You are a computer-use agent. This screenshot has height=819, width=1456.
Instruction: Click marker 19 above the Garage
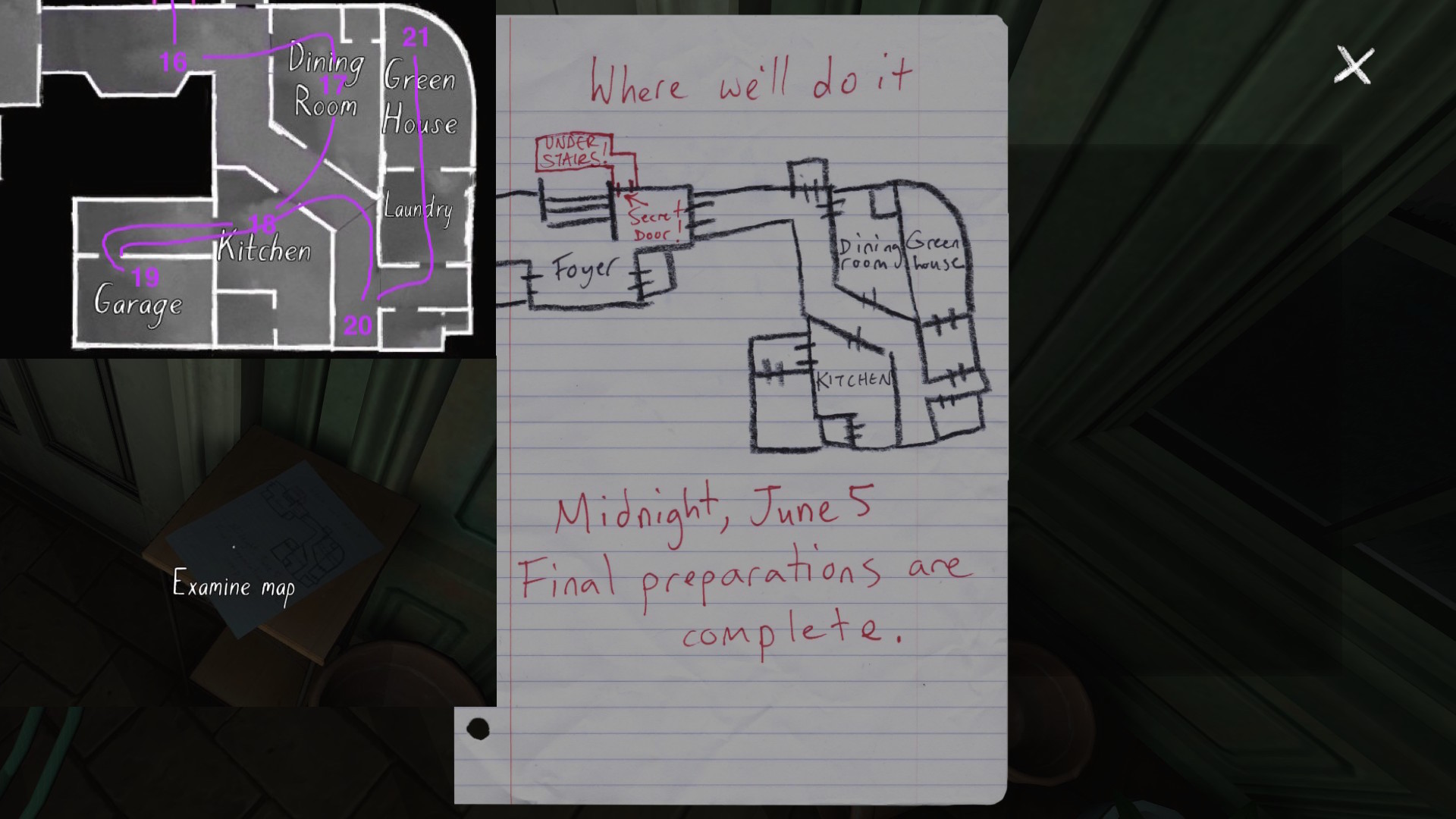coord(144,278)
